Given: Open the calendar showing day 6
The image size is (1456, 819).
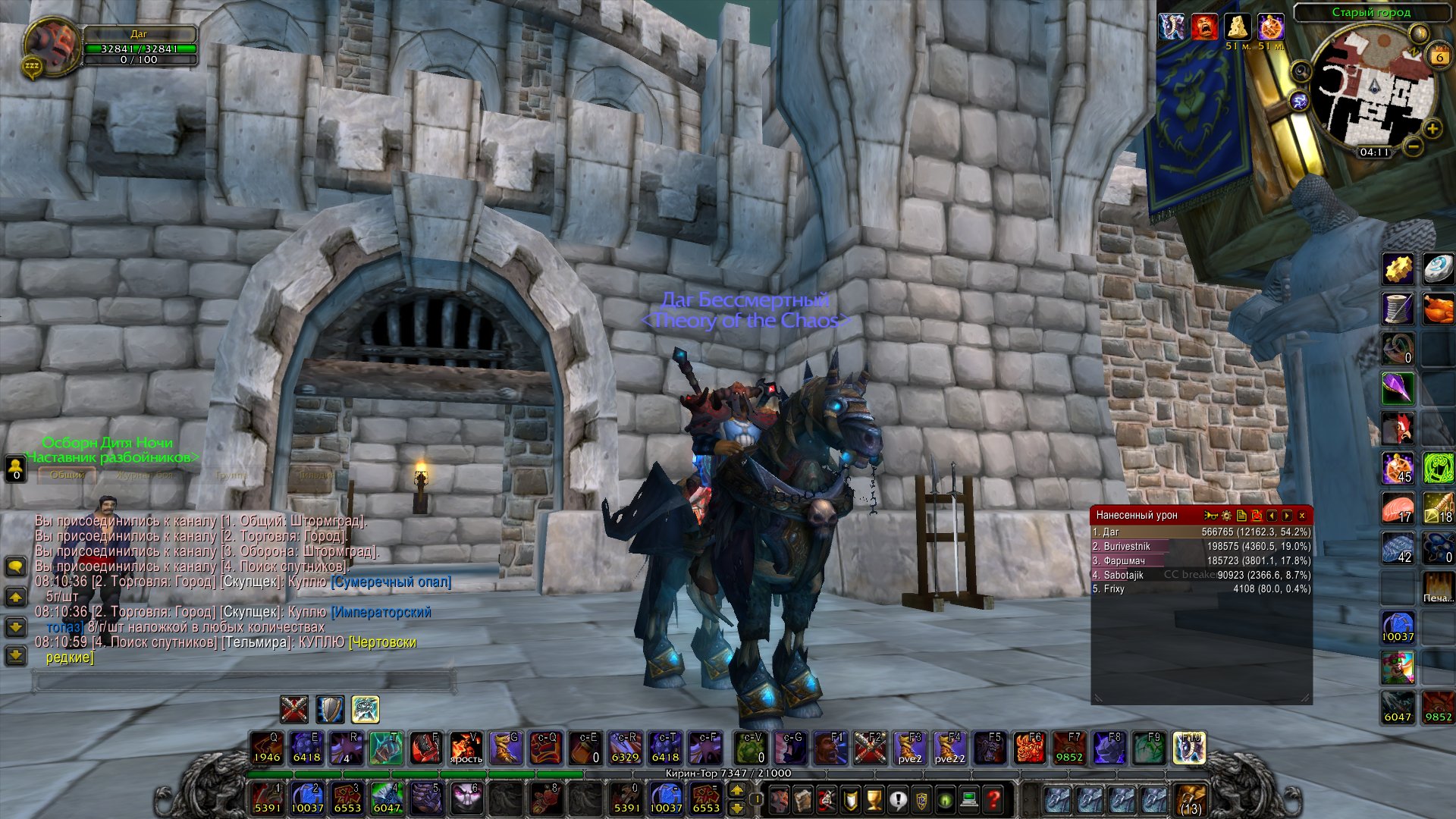Looking at the screenshot, I should tap(1439, 56).
